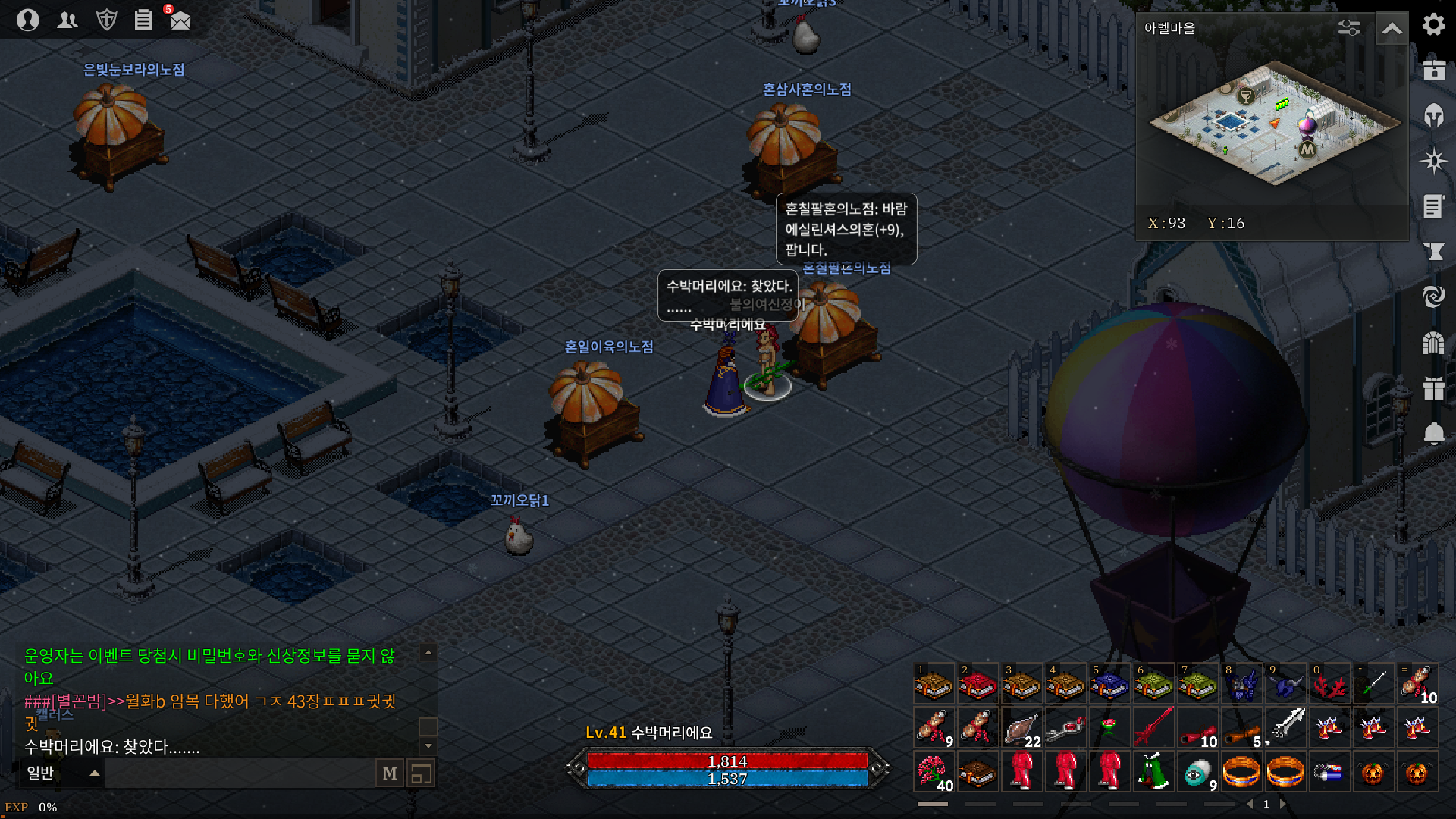Collapse the minimap with the arrow button
Viewport: 1456px width, 819px height.
click(1392, 29)
